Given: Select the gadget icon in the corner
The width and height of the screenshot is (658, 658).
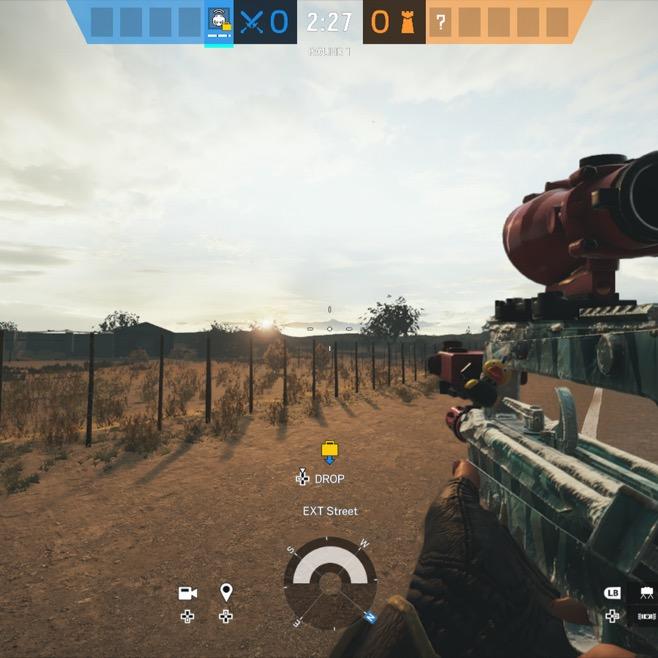Looking at the screenshot, I should pos(647,593).
